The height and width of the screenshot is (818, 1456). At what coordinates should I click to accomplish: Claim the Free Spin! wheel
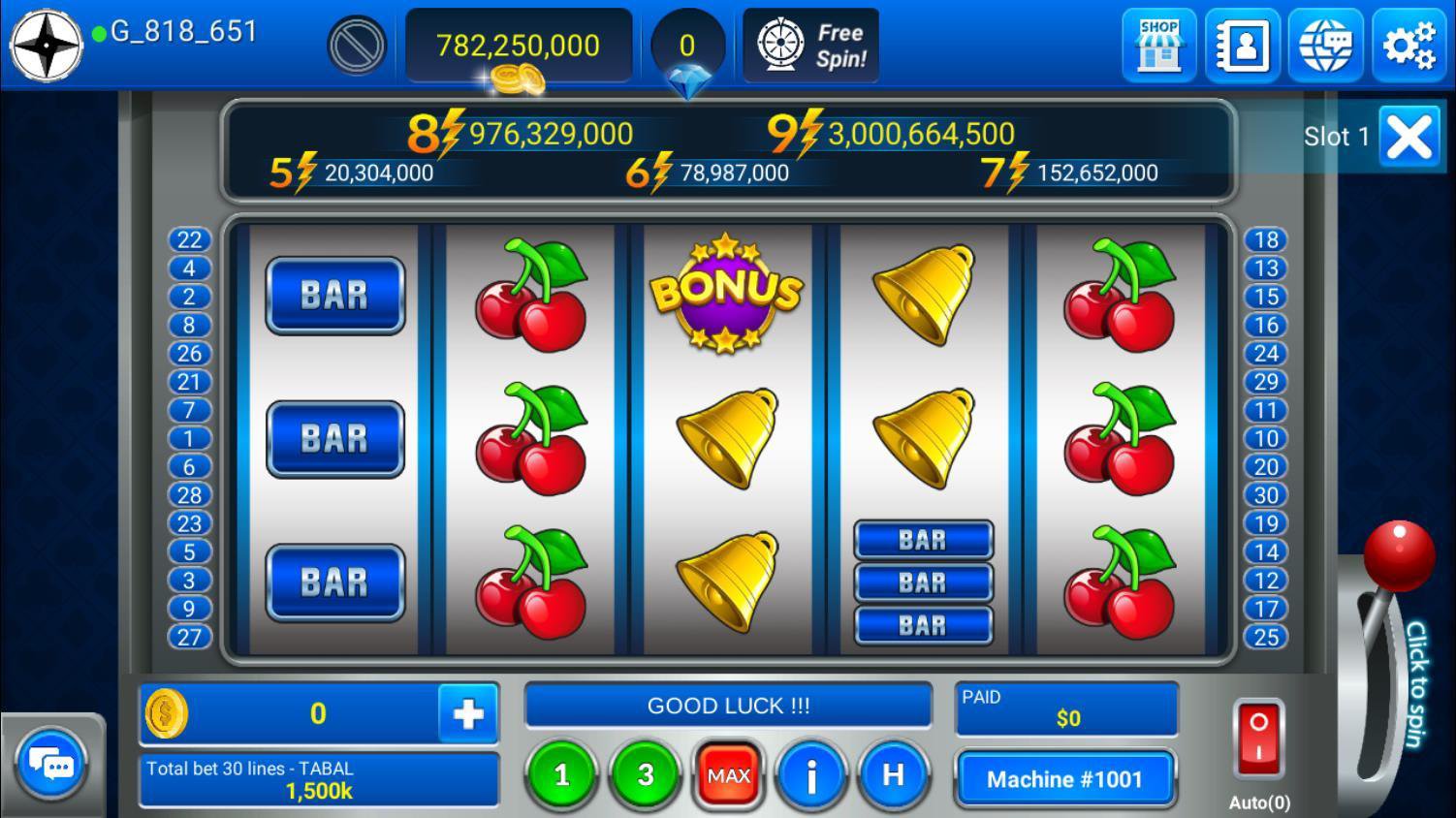(x=811, y=46)
